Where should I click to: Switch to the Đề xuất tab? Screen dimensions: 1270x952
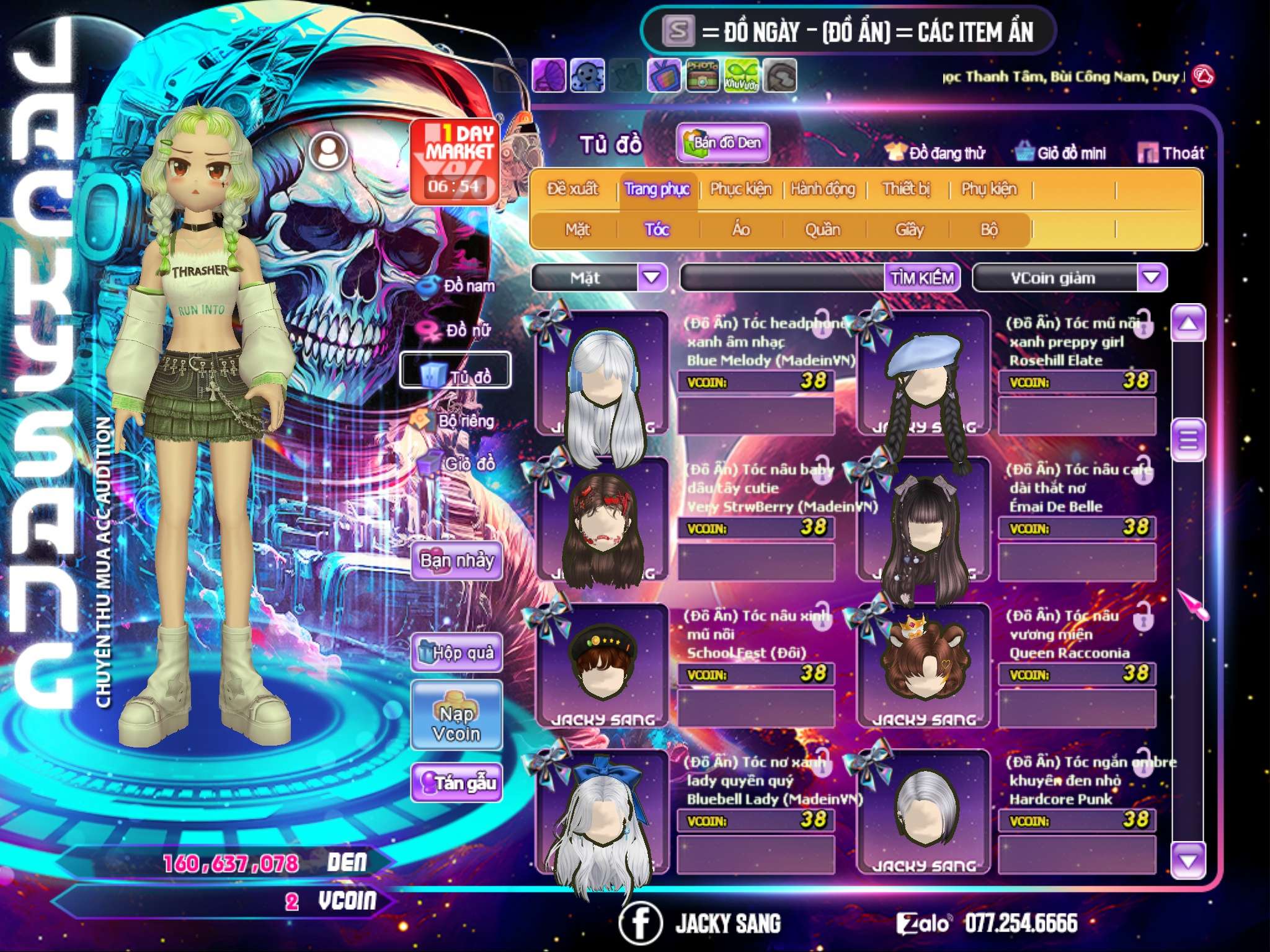point(572,189)
